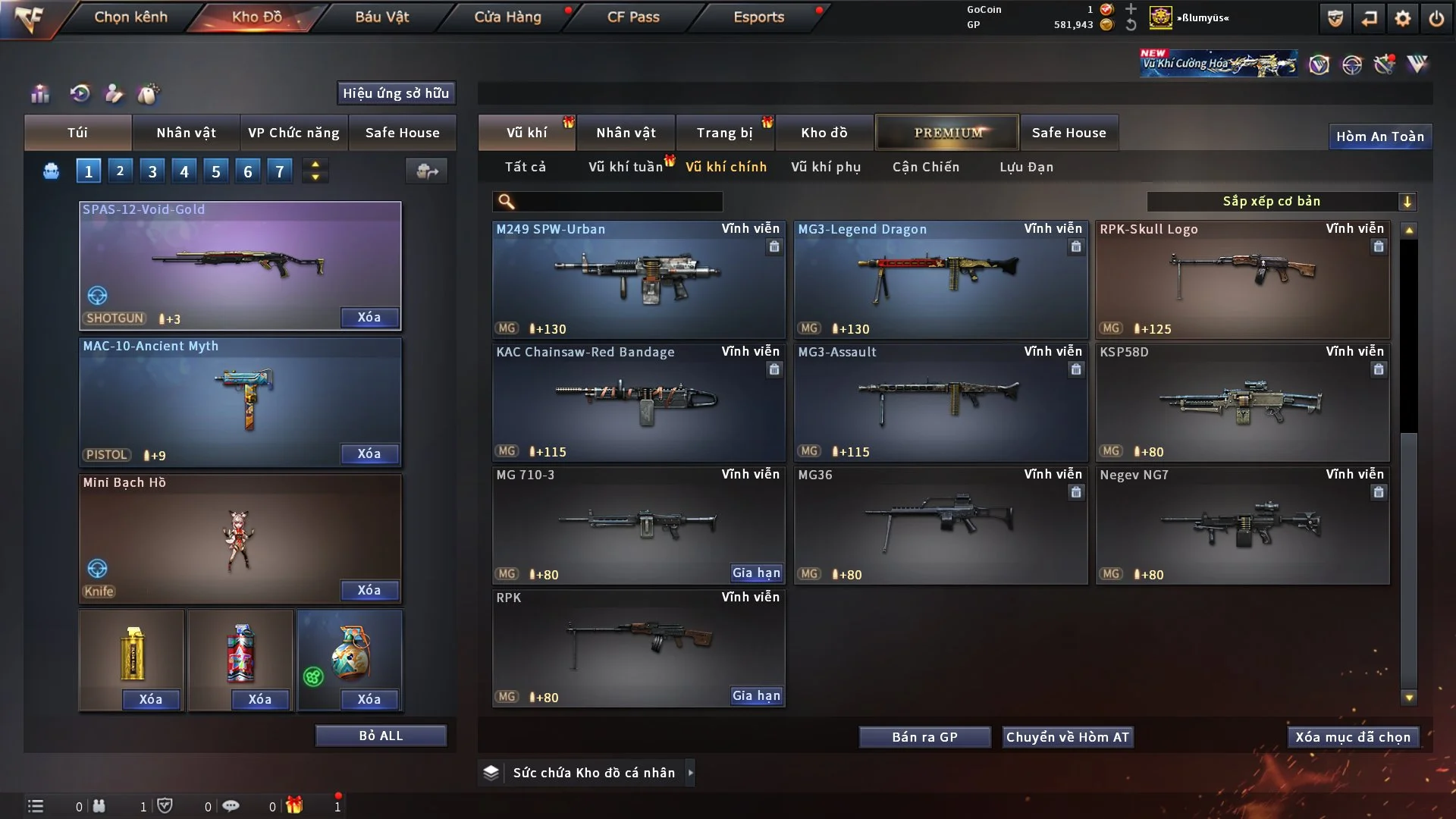Open the gear settings icon
The height and width of the screenshot is (819, 1456).
[1402, 18]
